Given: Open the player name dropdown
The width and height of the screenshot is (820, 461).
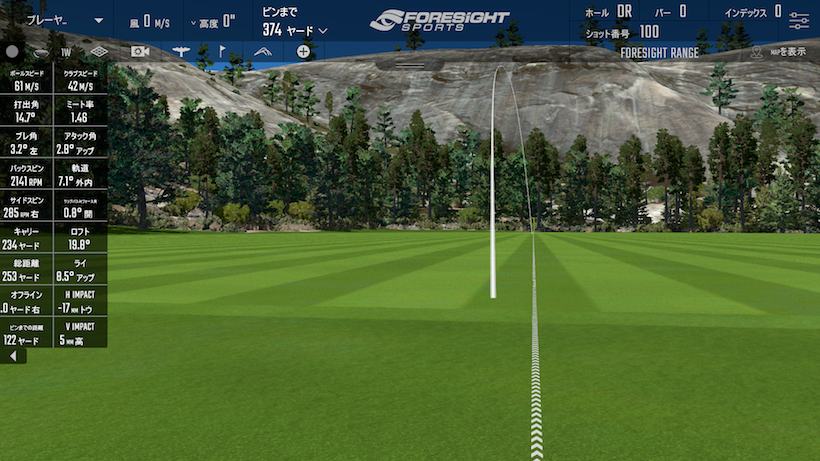Looking at the screenshot, I should (x=98, y=20).
